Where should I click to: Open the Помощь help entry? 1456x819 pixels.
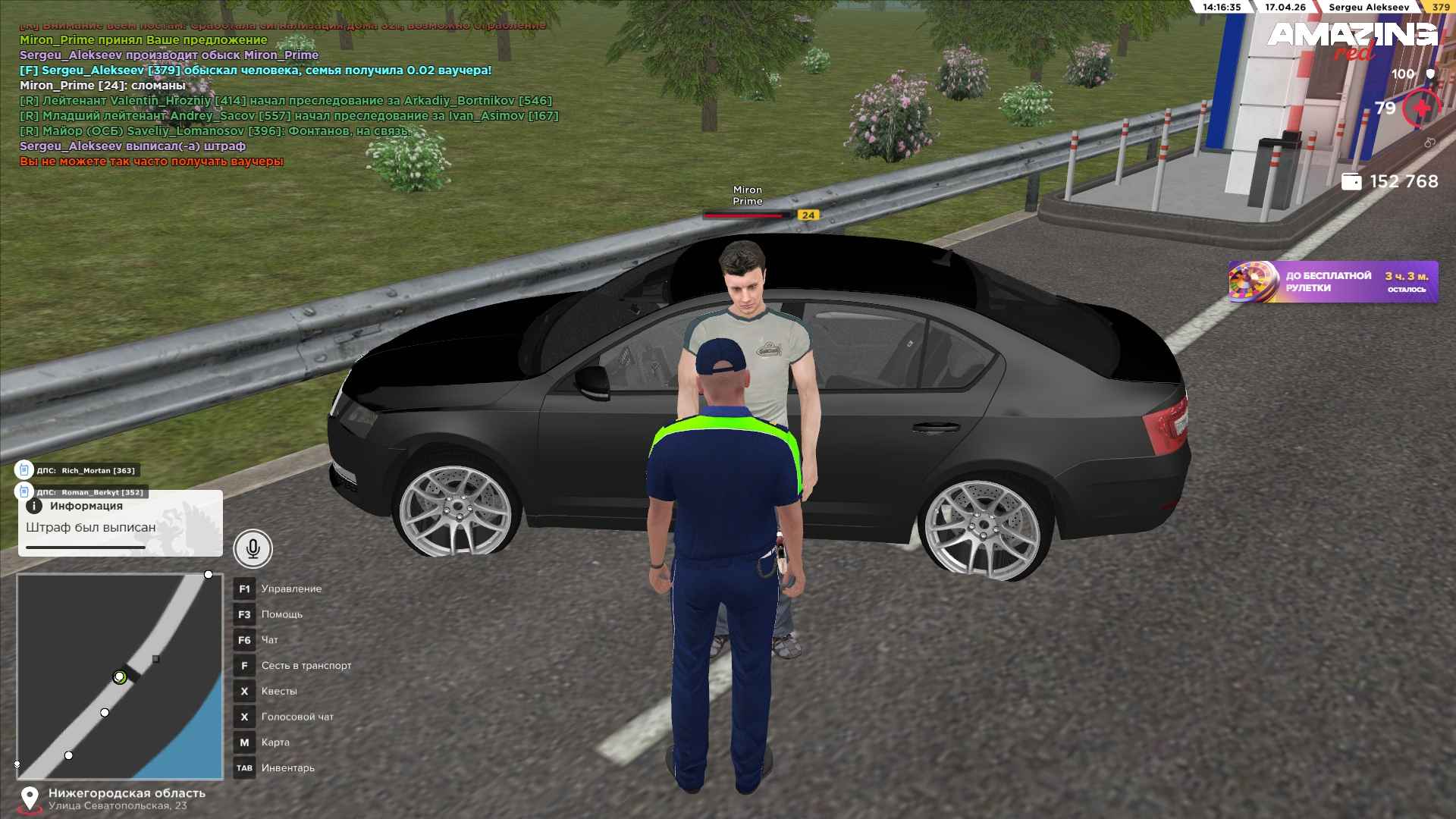pyautogui.click(x=281, y=615)
